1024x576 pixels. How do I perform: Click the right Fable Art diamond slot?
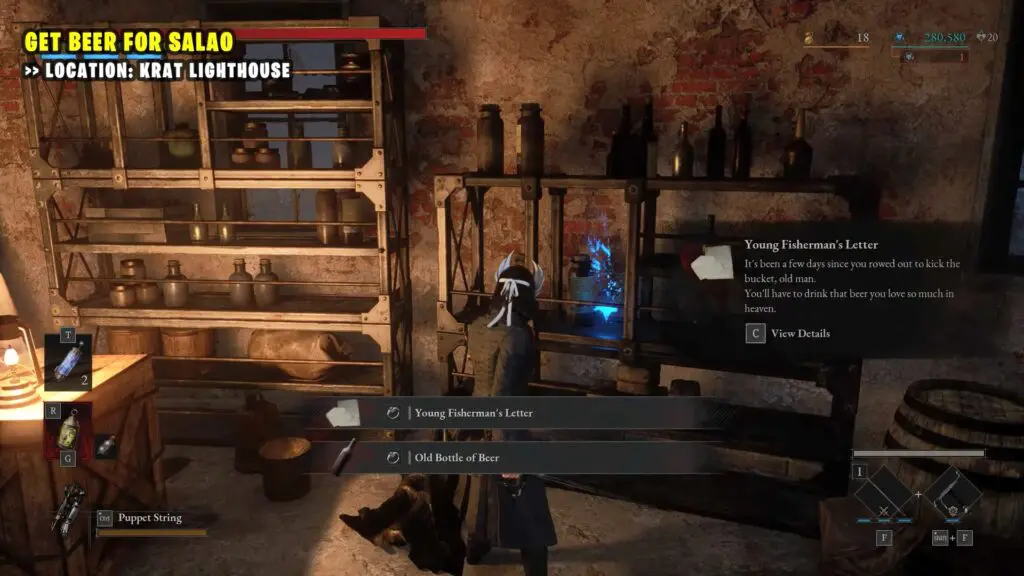point(952,496)
